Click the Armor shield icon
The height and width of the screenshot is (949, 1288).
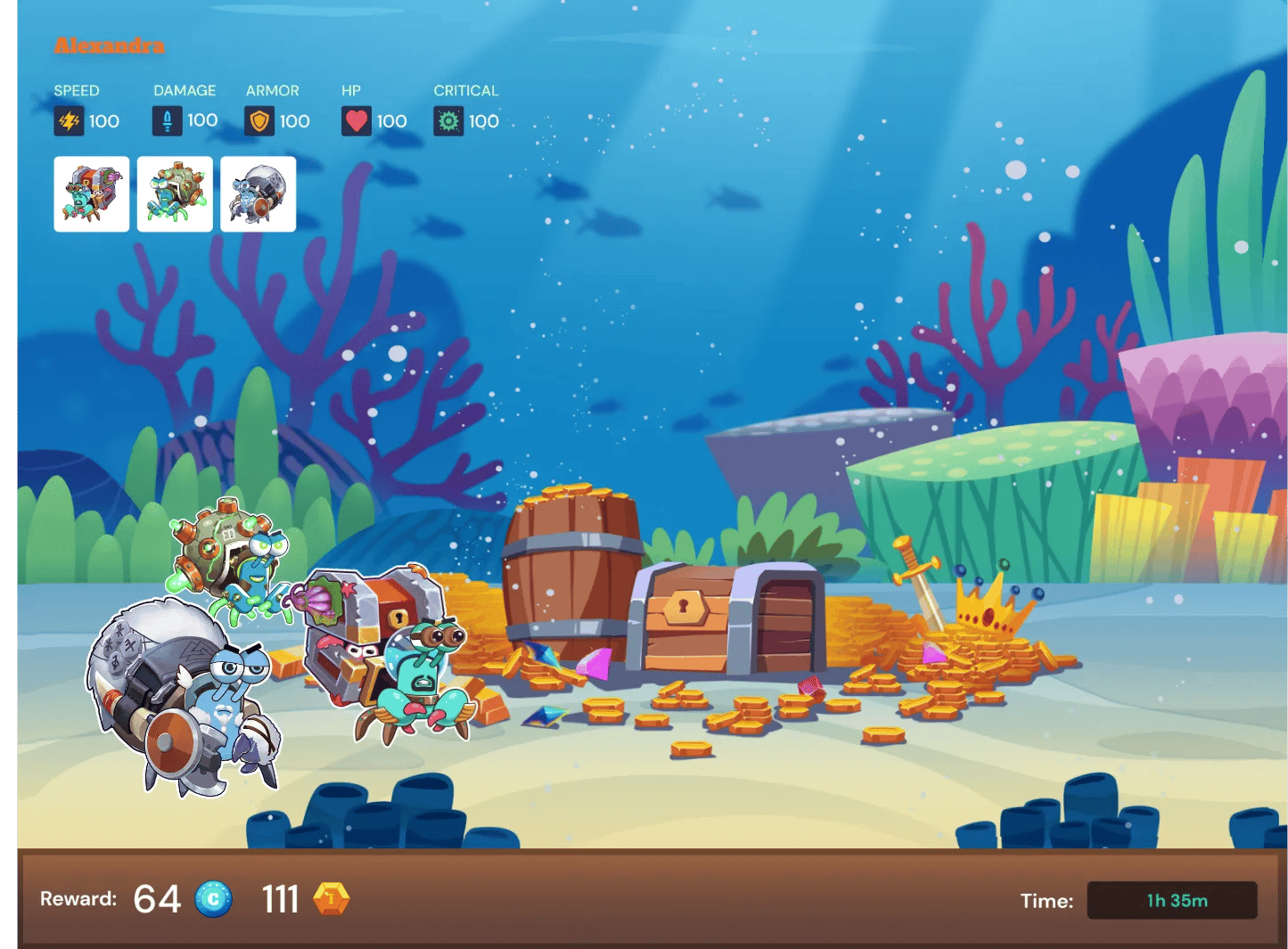[x=258, y=120]
